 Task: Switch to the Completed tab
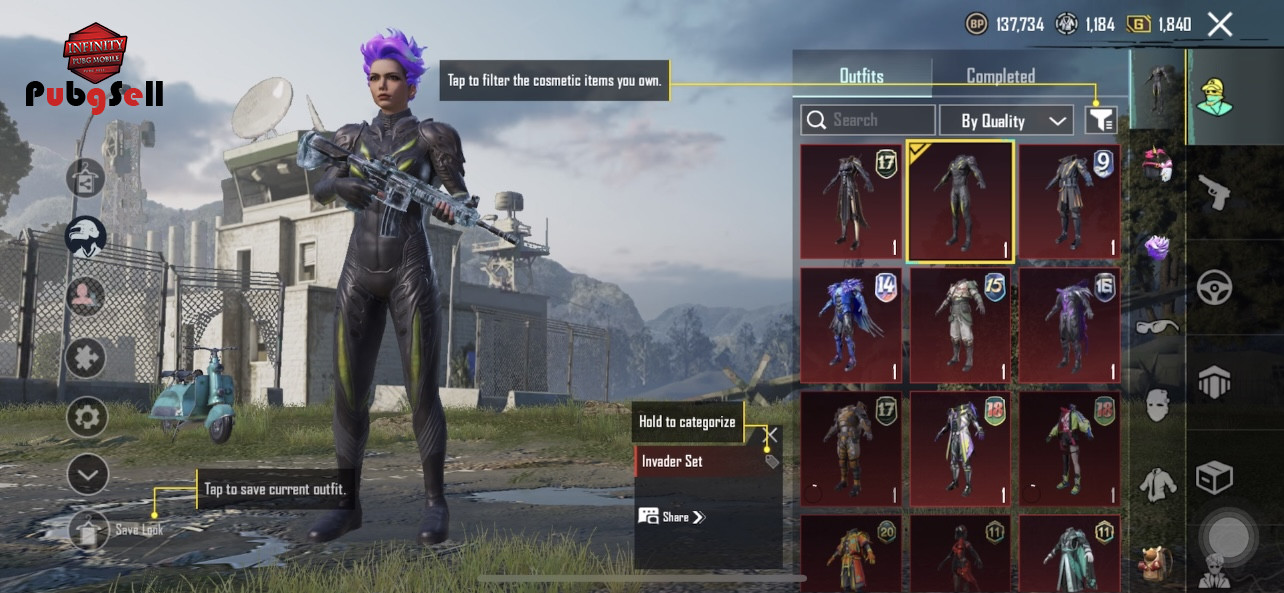click(x=1000, y=76)
